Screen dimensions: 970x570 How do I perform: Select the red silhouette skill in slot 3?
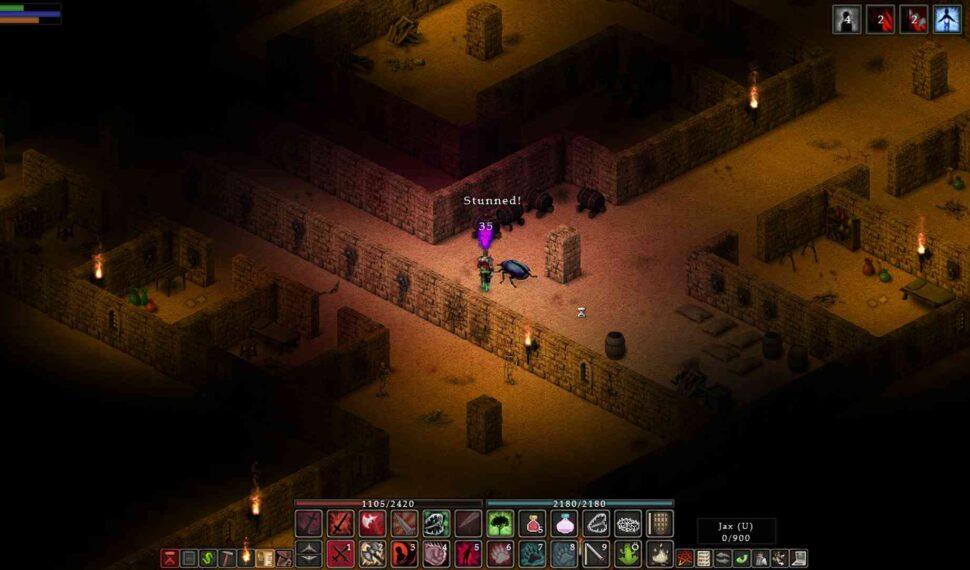point(404,553)
